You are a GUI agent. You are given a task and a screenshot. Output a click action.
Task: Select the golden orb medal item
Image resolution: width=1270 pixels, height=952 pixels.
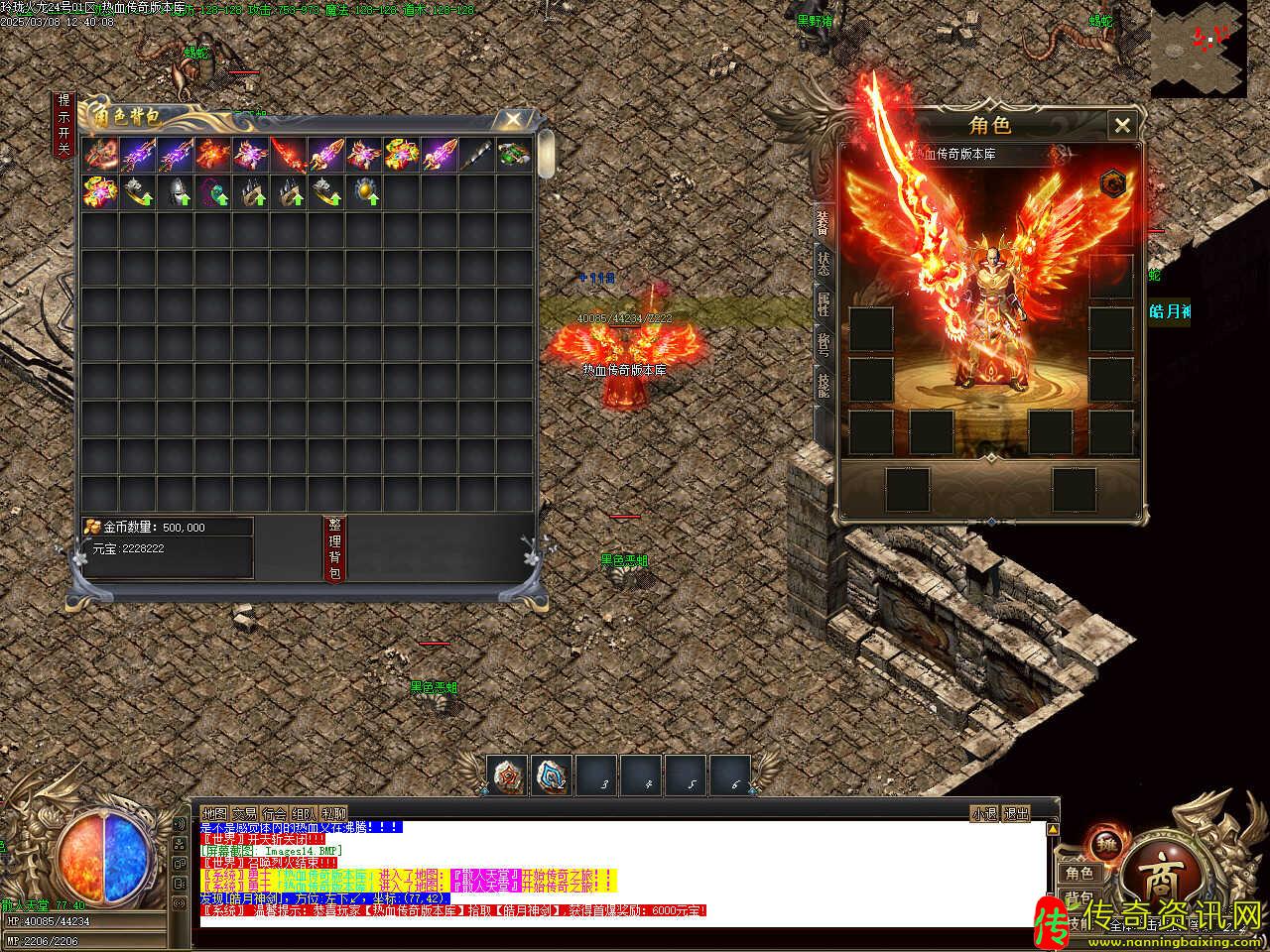click(x=364, y=191)
